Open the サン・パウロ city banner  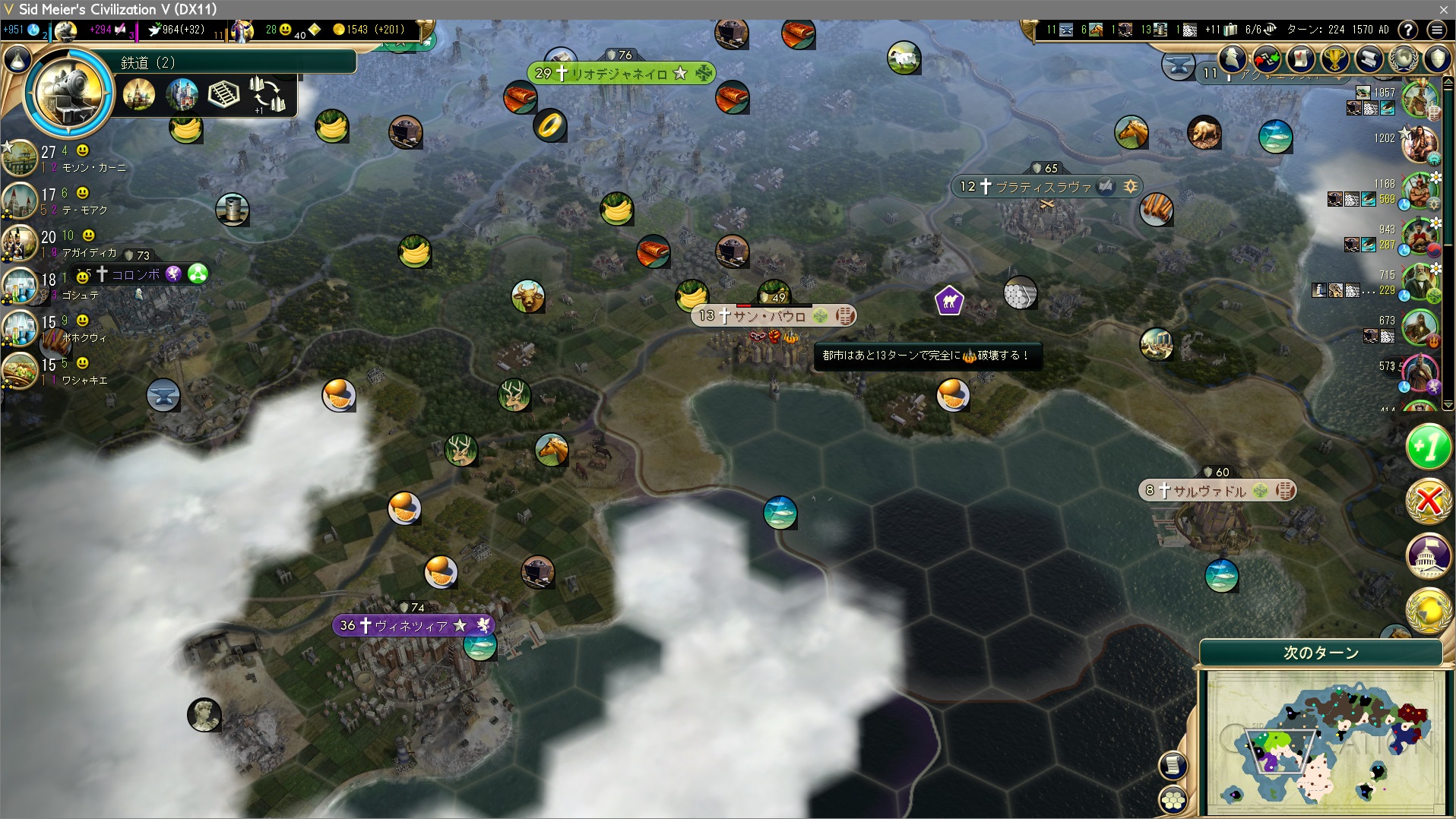pos(769,315)
